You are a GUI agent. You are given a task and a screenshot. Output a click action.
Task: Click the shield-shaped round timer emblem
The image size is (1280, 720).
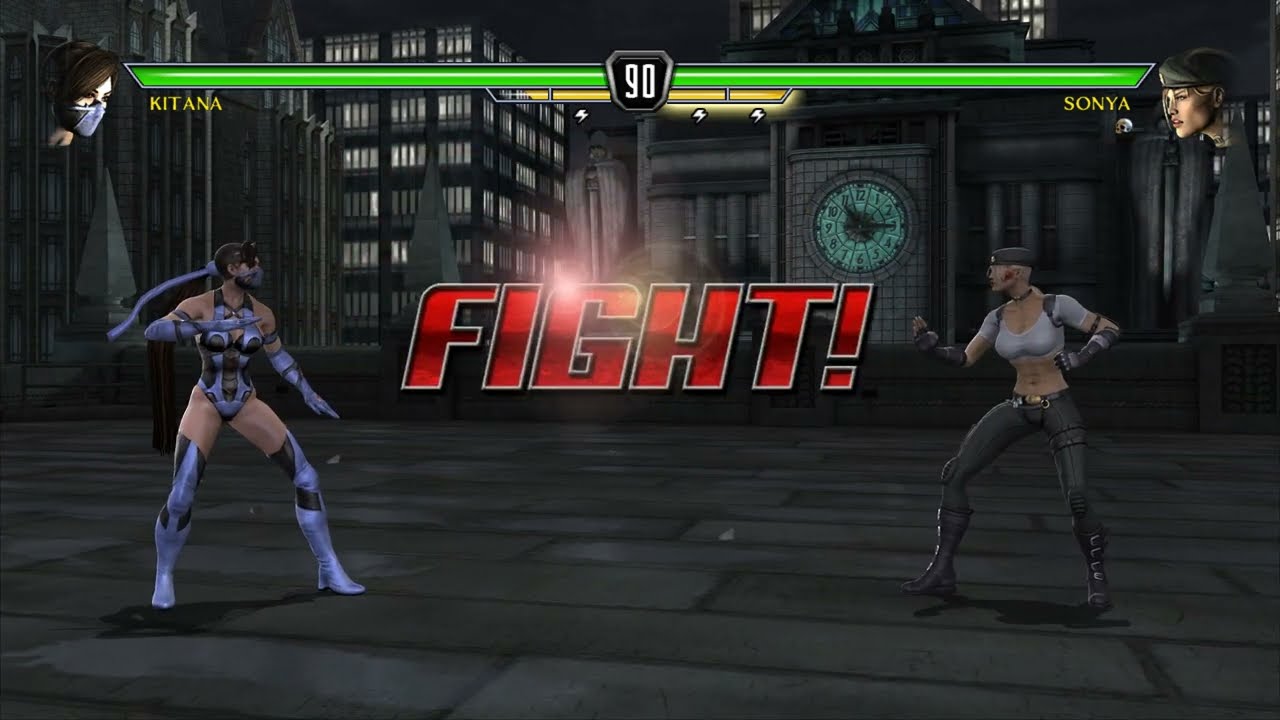638,80
